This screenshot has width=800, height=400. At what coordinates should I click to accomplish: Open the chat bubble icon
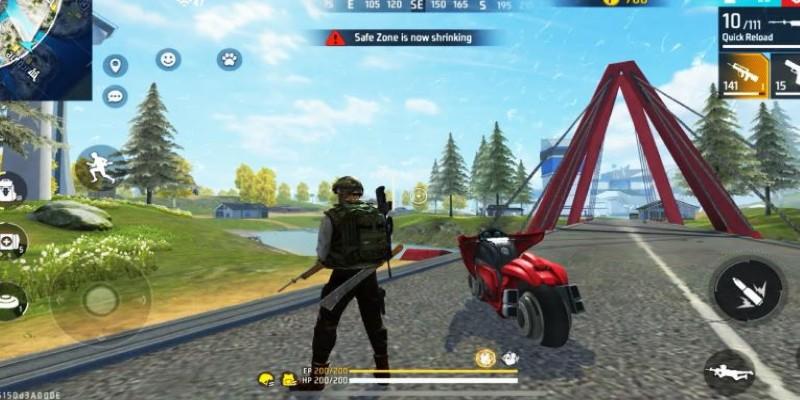[x=115, y=96]
